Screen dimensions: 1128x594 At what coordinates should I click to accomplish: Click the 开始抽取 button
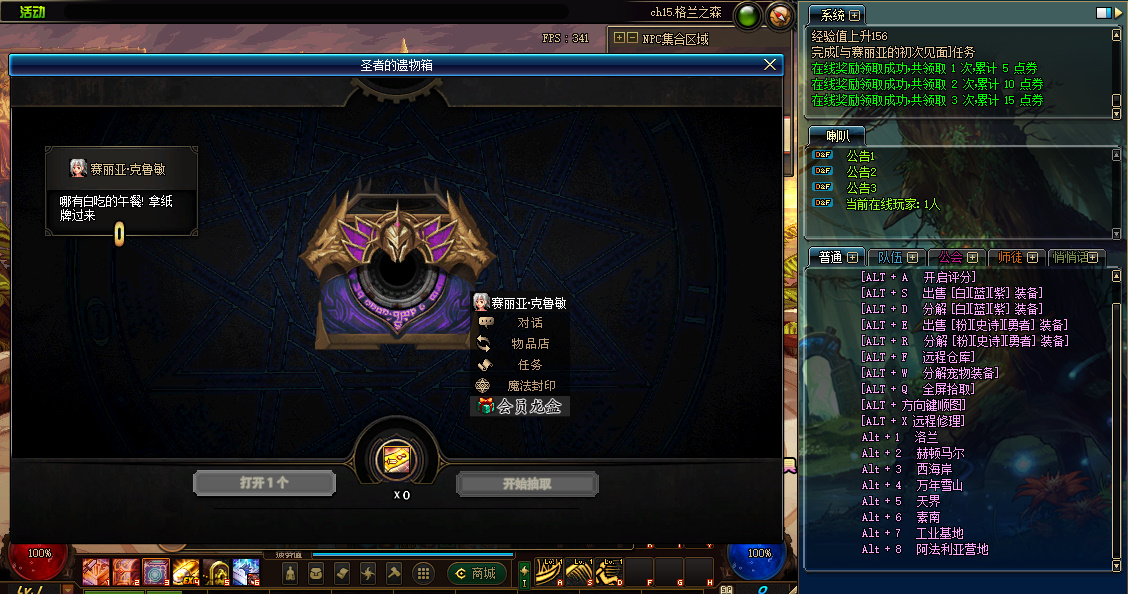tap(527, 484)
